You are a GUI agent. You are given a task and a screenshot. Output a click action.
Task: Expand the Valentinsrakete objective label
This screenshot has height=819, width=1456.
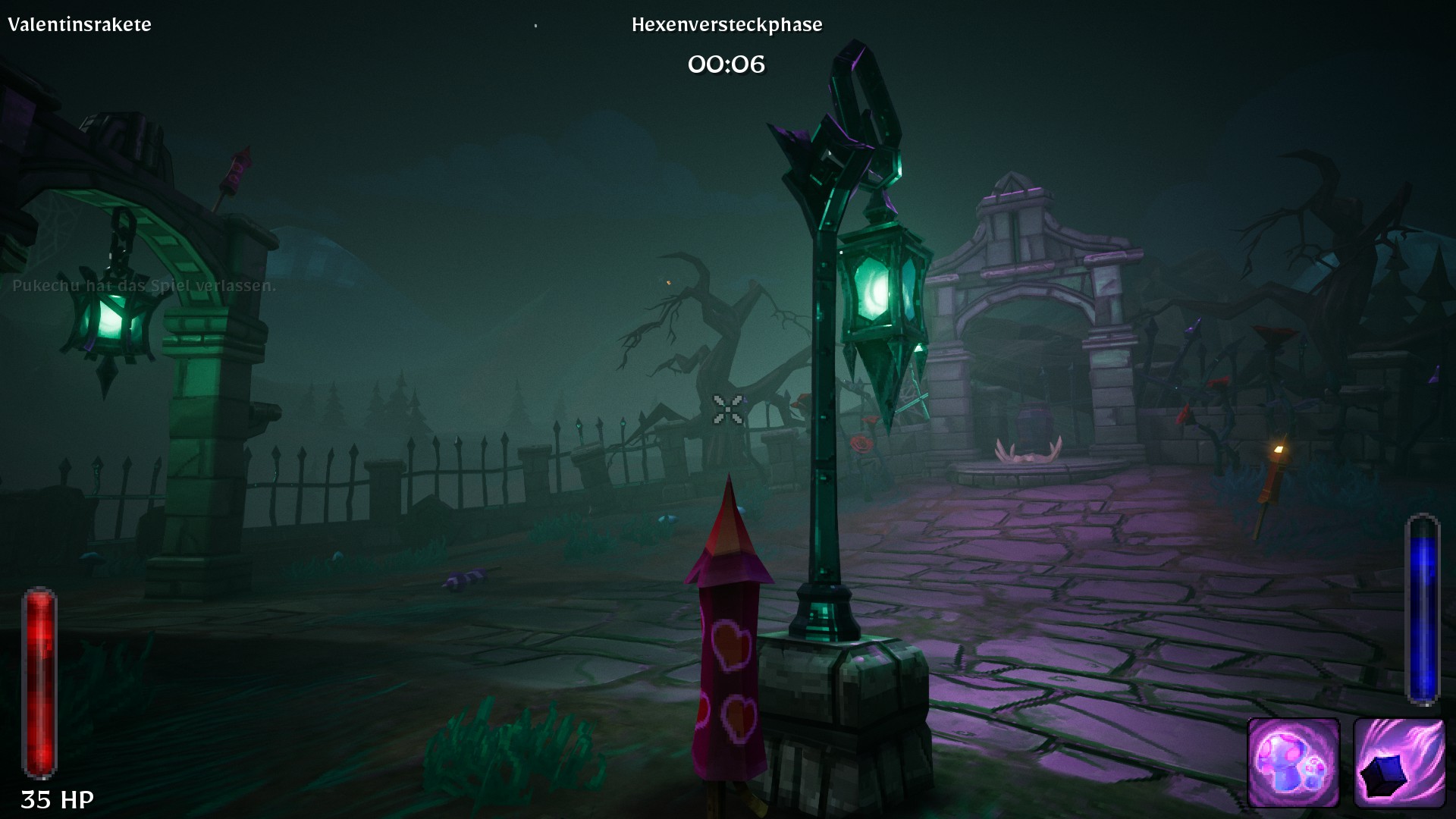(x=80, y=24)
